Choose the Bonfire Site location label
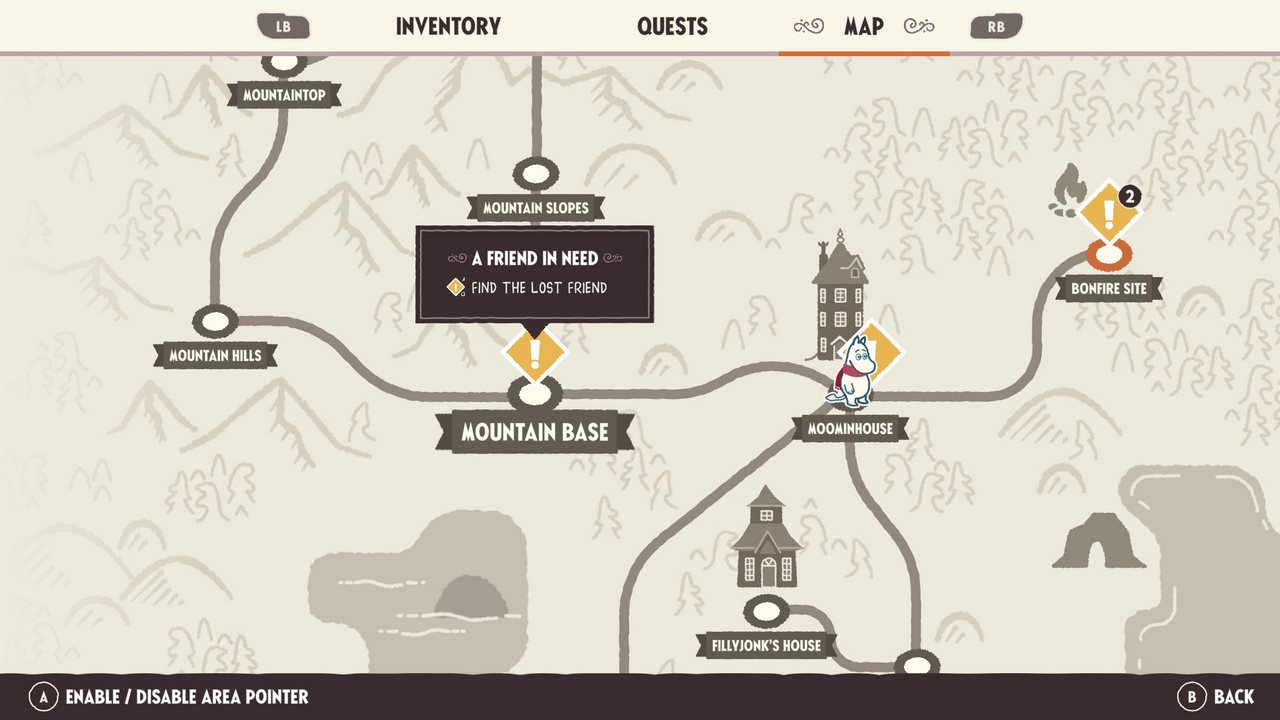Viewport: 1280px width, 720px height. tap(1109, 289)
